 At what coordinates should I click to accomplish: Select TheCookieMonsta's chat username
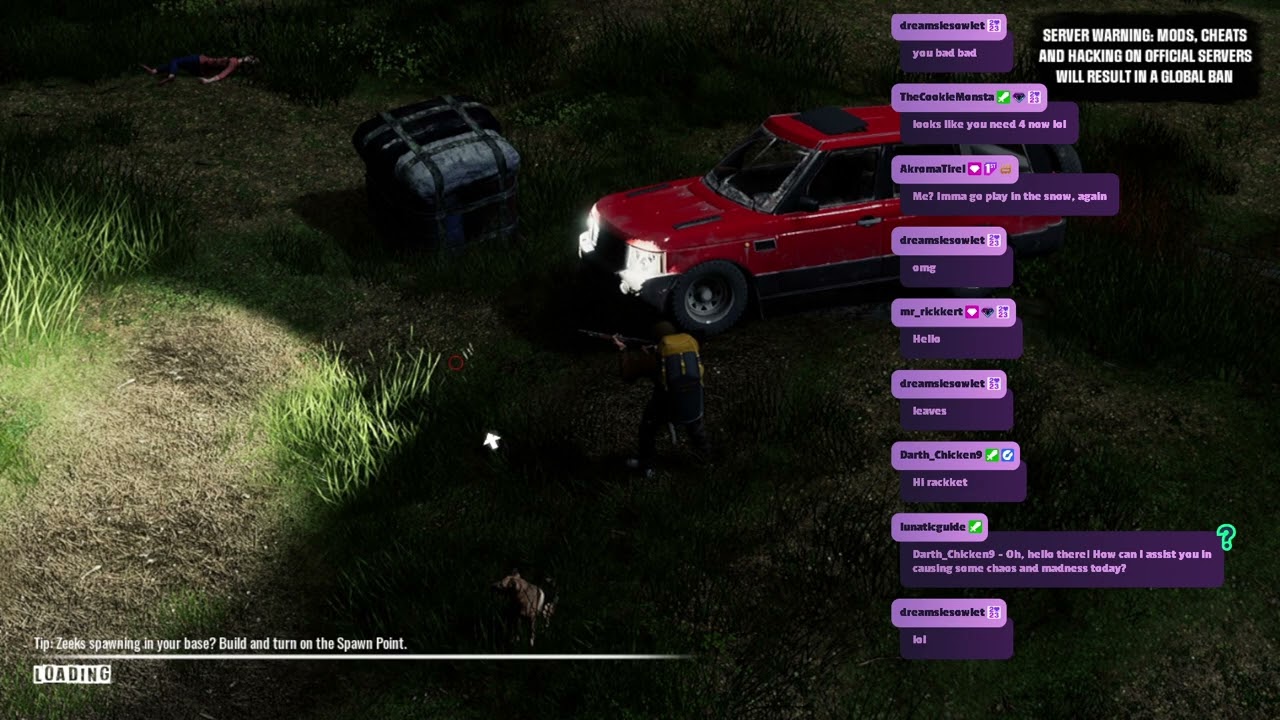tap(946, 97)
